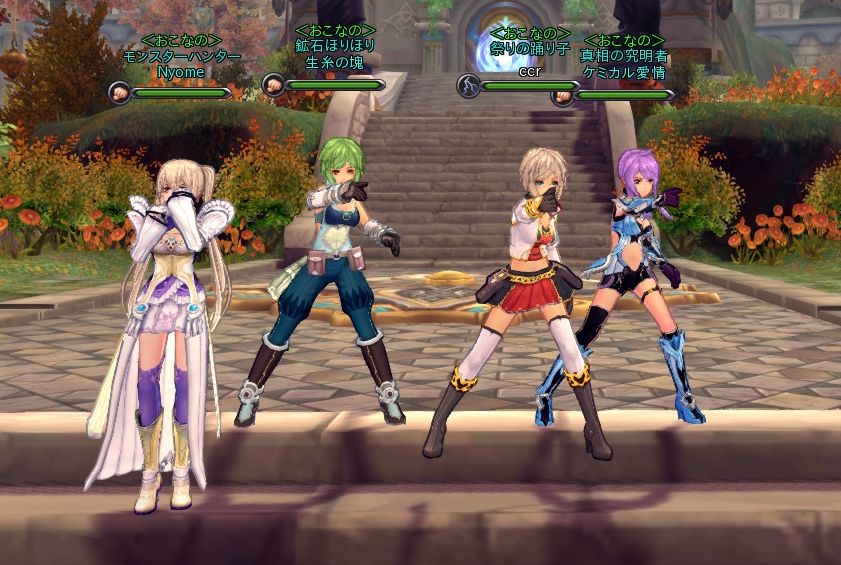Image resolution: width=841 pixels, height=565 pixels.
Task: Select the Nyome player nameplate
Action: coord(180,72)
